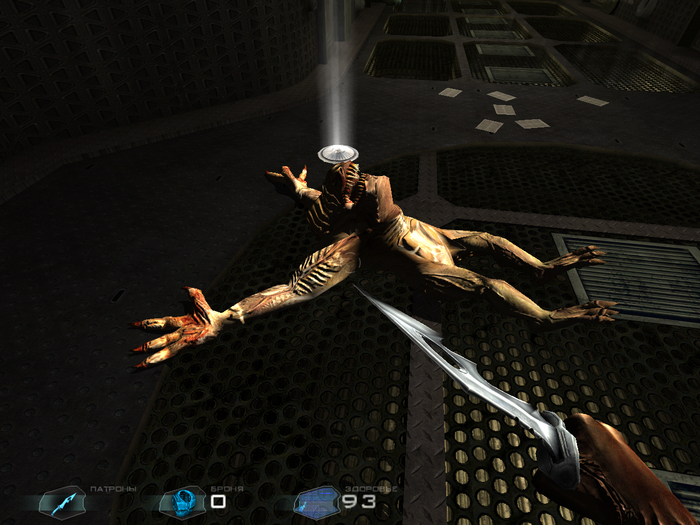
Task: Click the health icon beside Здоровье
Action: coord(316,500)
